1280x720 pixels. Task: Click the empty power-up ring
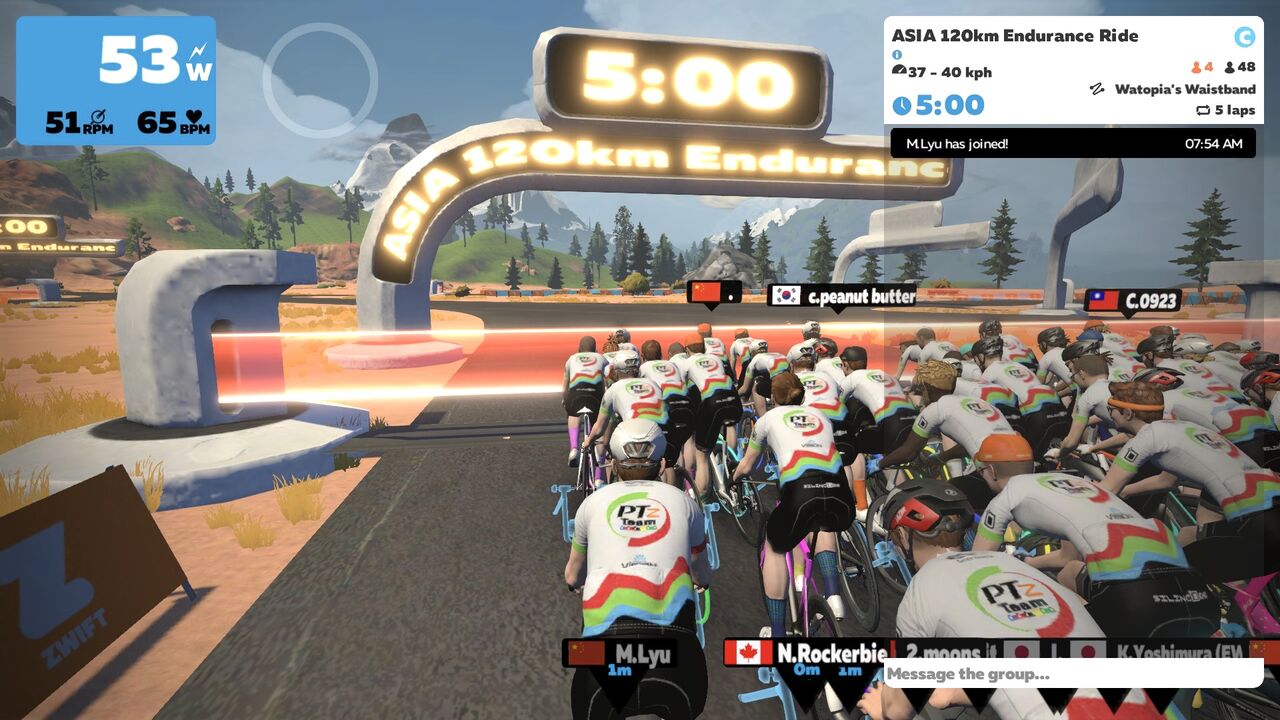pos(320,80)
